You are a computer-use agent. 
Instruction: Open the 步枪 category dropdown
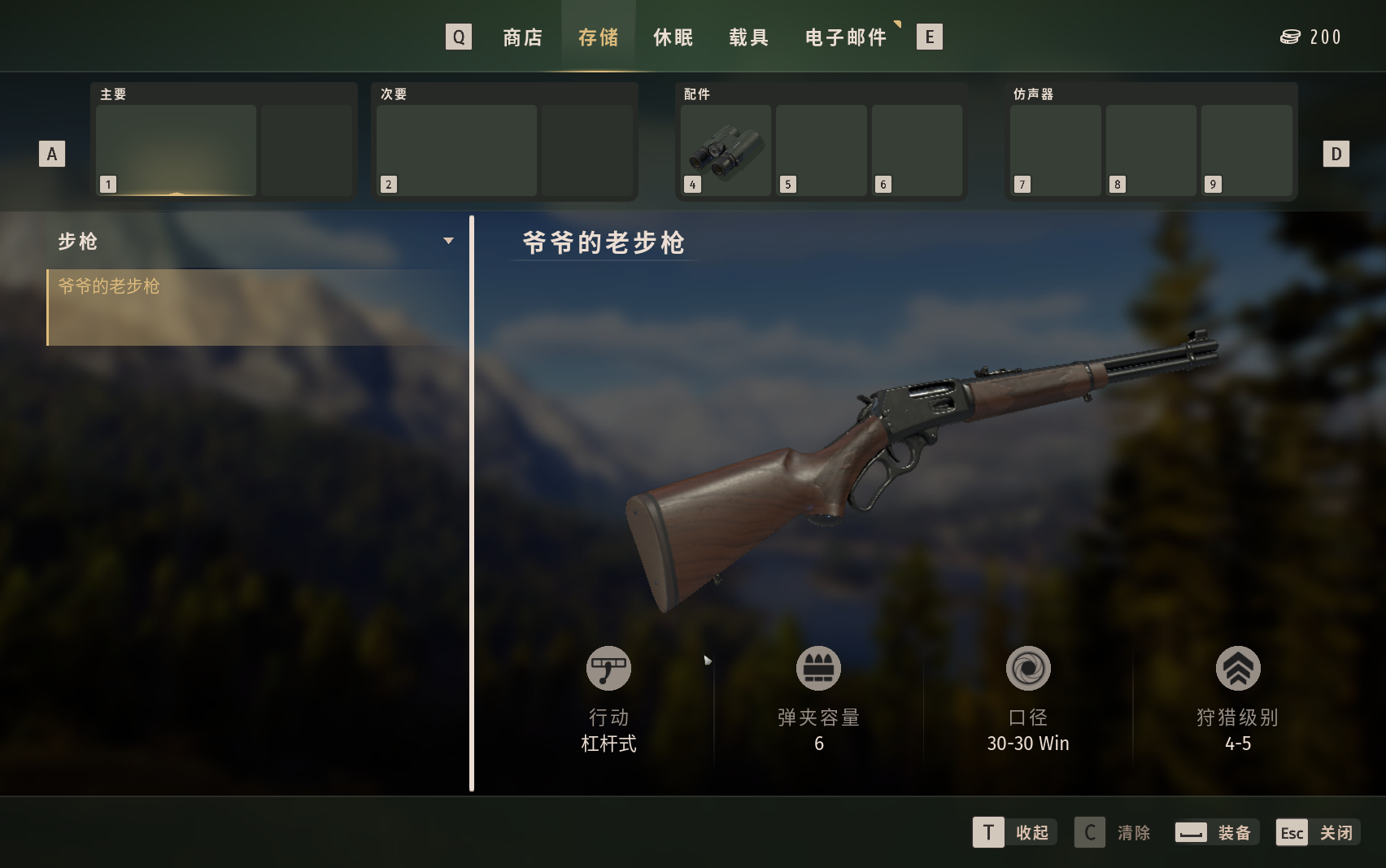[448, 241]
